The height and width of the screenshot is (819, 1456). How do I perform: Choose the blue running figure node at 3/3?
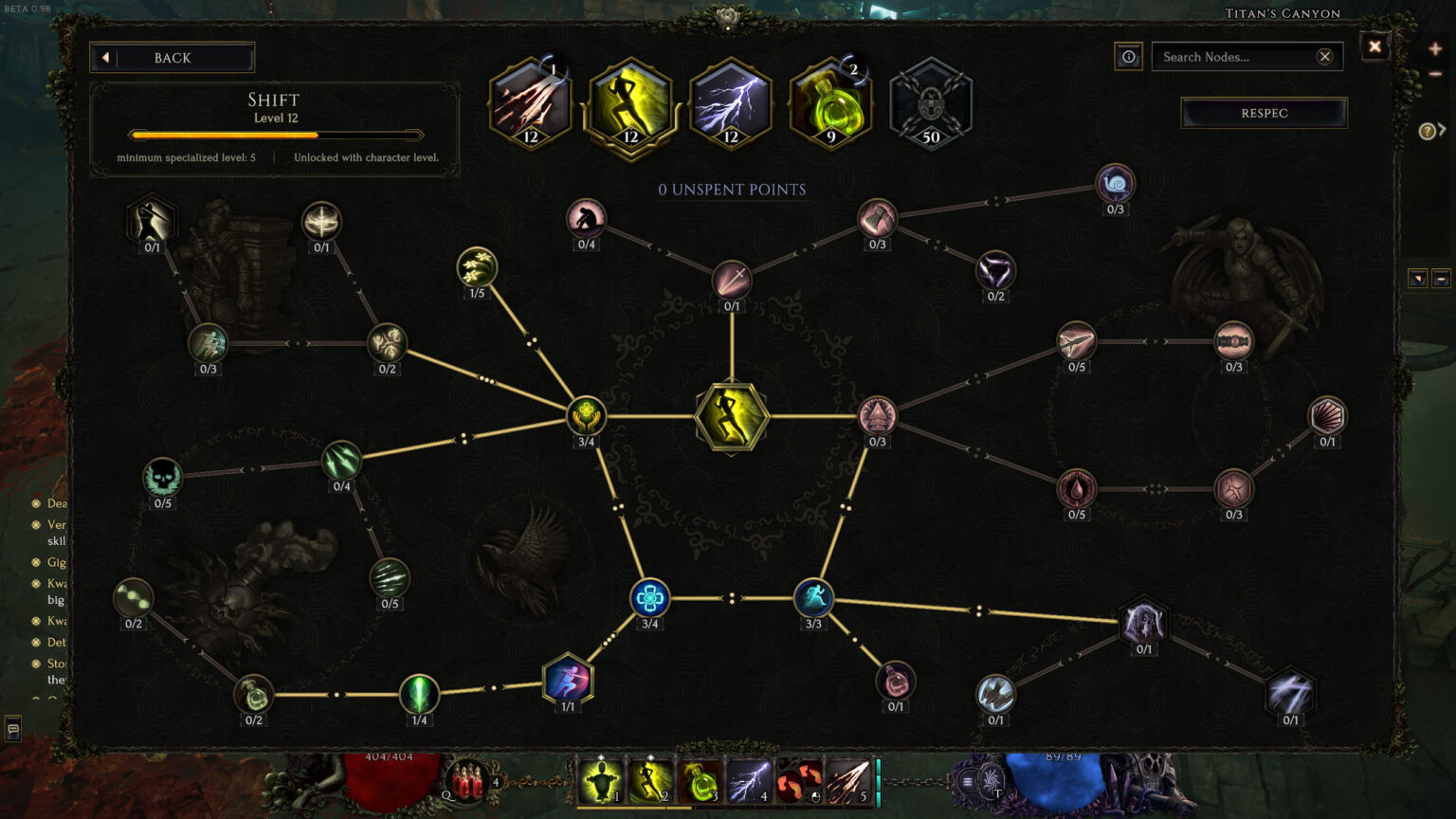[x=813, y=598]
